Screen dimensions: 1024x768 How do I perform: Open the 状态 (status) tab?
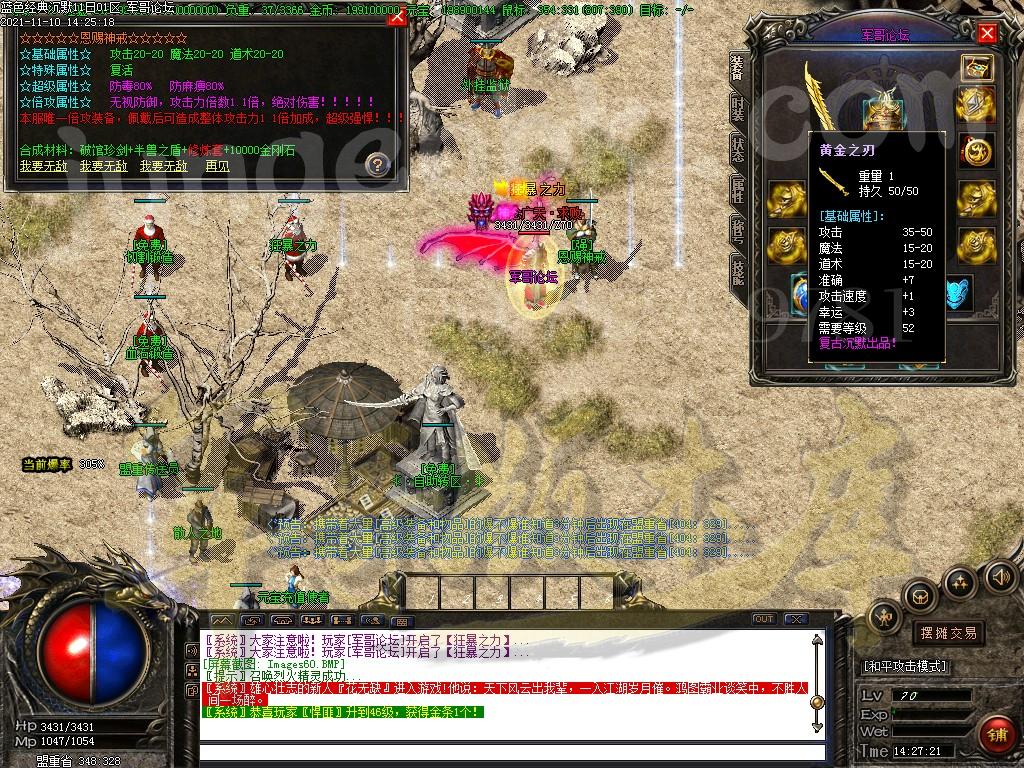coord(738,149)
